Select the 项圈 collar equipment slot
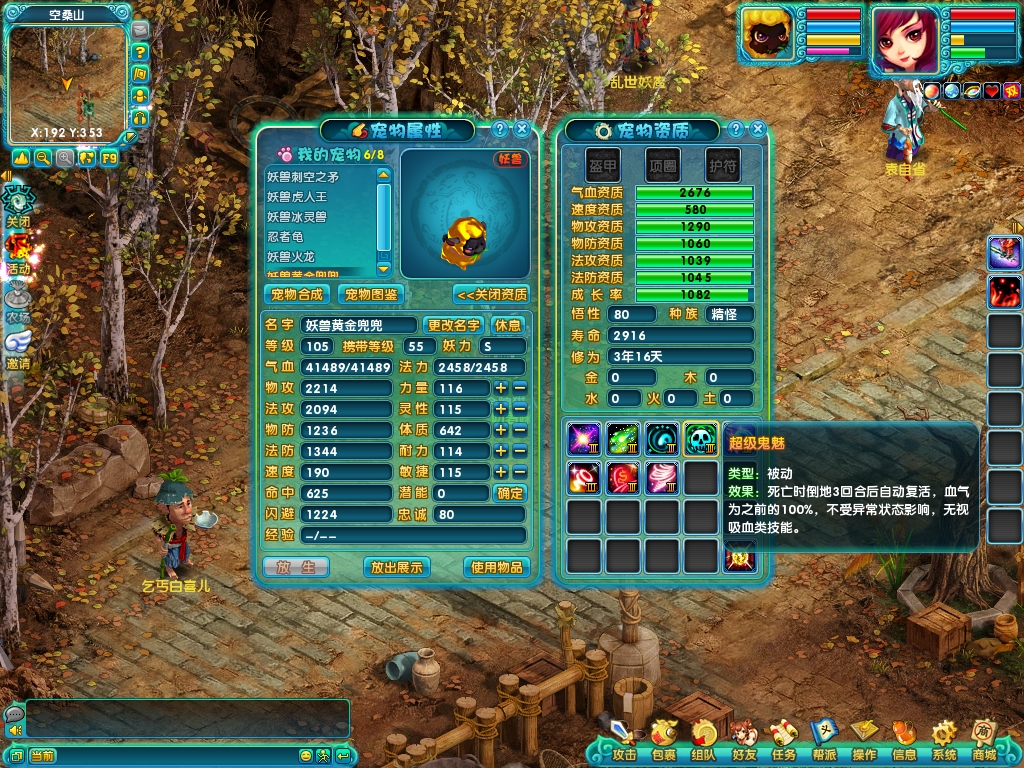 [662, 164]
